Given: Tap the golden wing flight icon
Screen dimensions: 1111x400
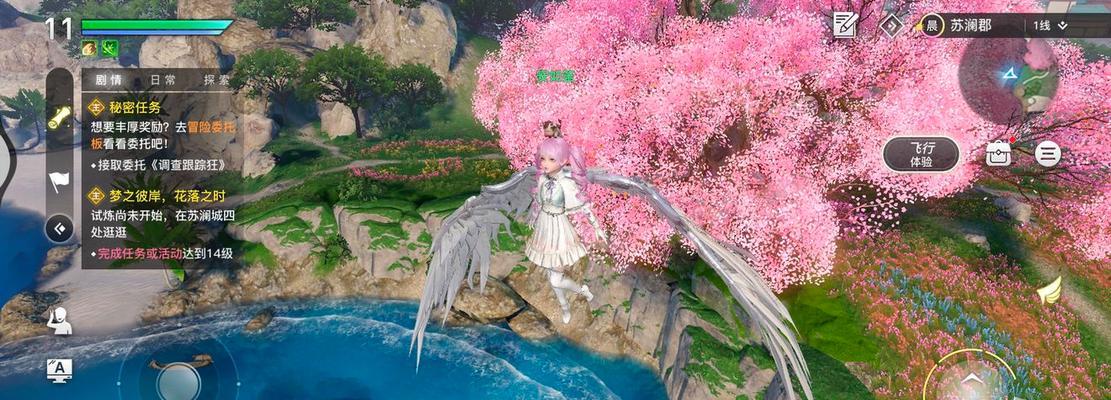Looking at the screenshot, I should click(x=1048, y=291).
